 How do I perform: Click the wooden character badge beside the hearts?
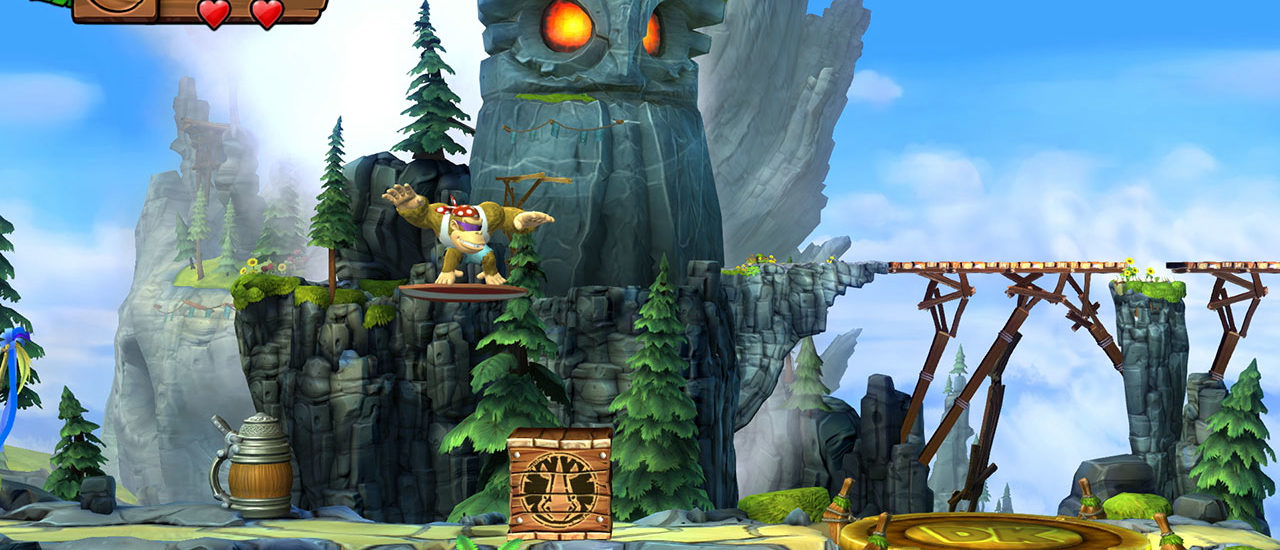[x=114, y=9]
